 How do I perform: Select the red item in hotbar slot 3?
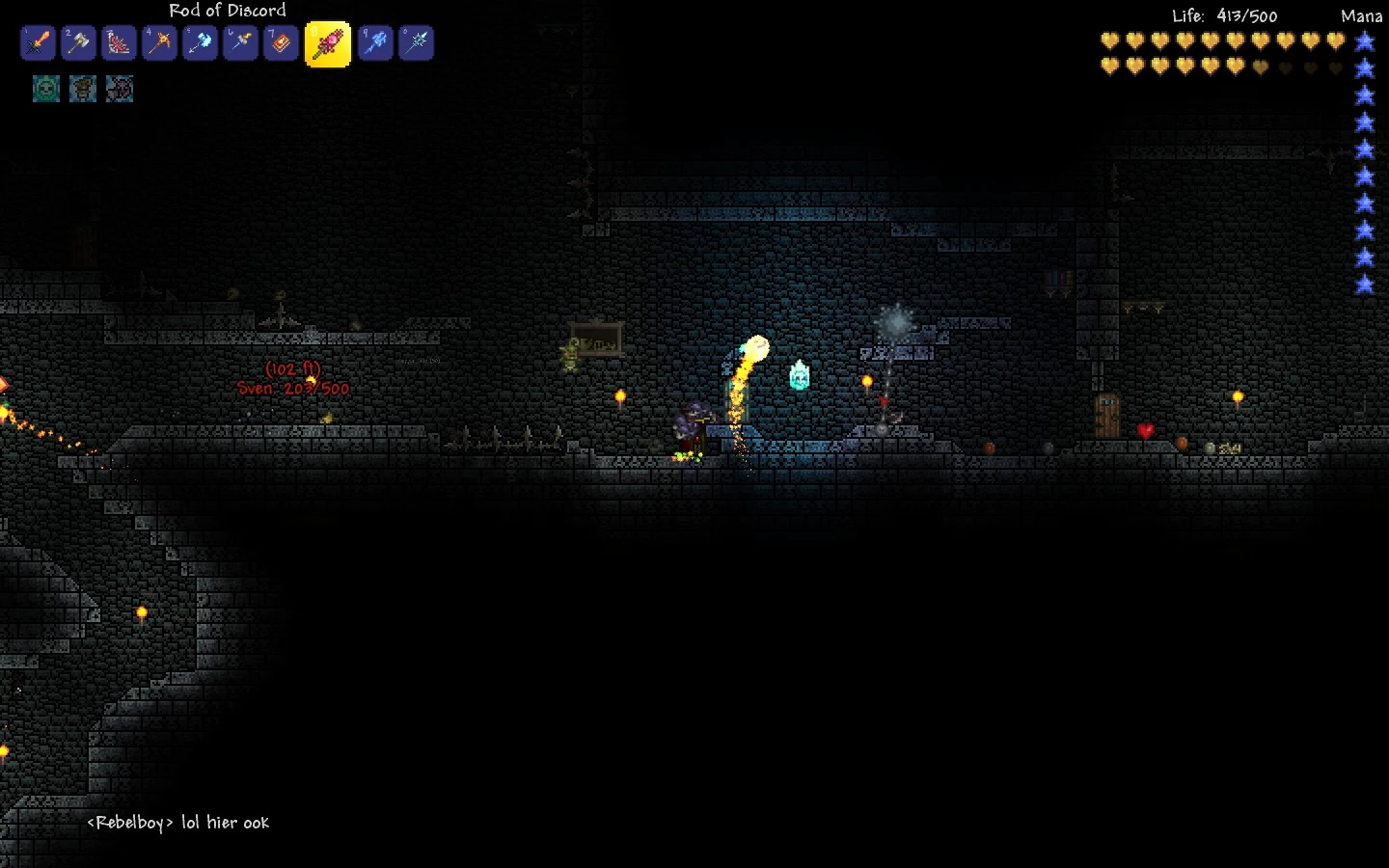(119, 42)
